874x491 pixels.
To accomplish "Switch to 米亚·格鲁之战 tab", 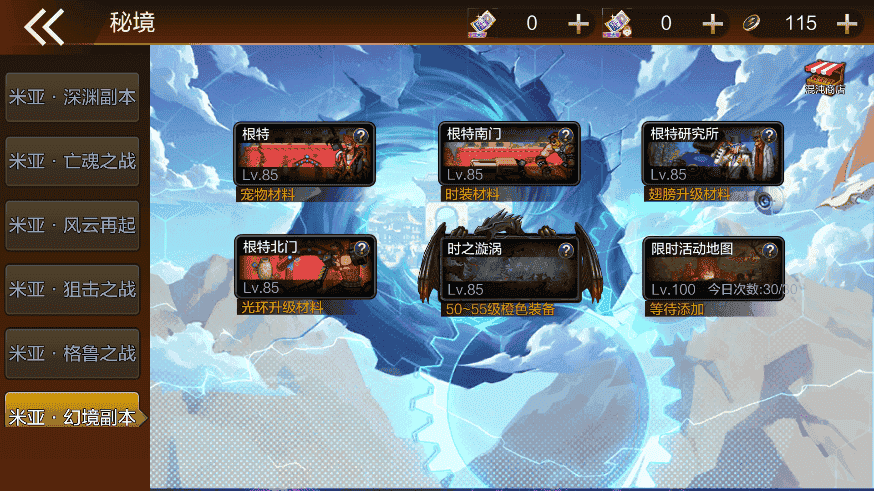I will (71, 353).
